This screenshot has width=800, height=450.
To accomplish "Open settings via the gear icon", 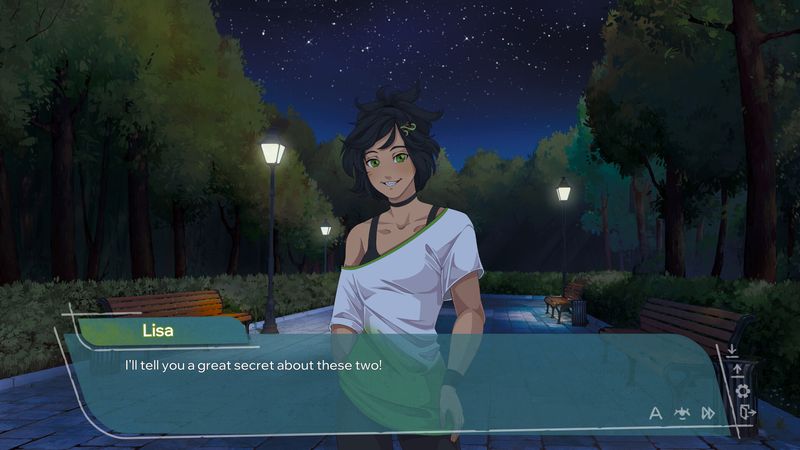I will 742,391.
